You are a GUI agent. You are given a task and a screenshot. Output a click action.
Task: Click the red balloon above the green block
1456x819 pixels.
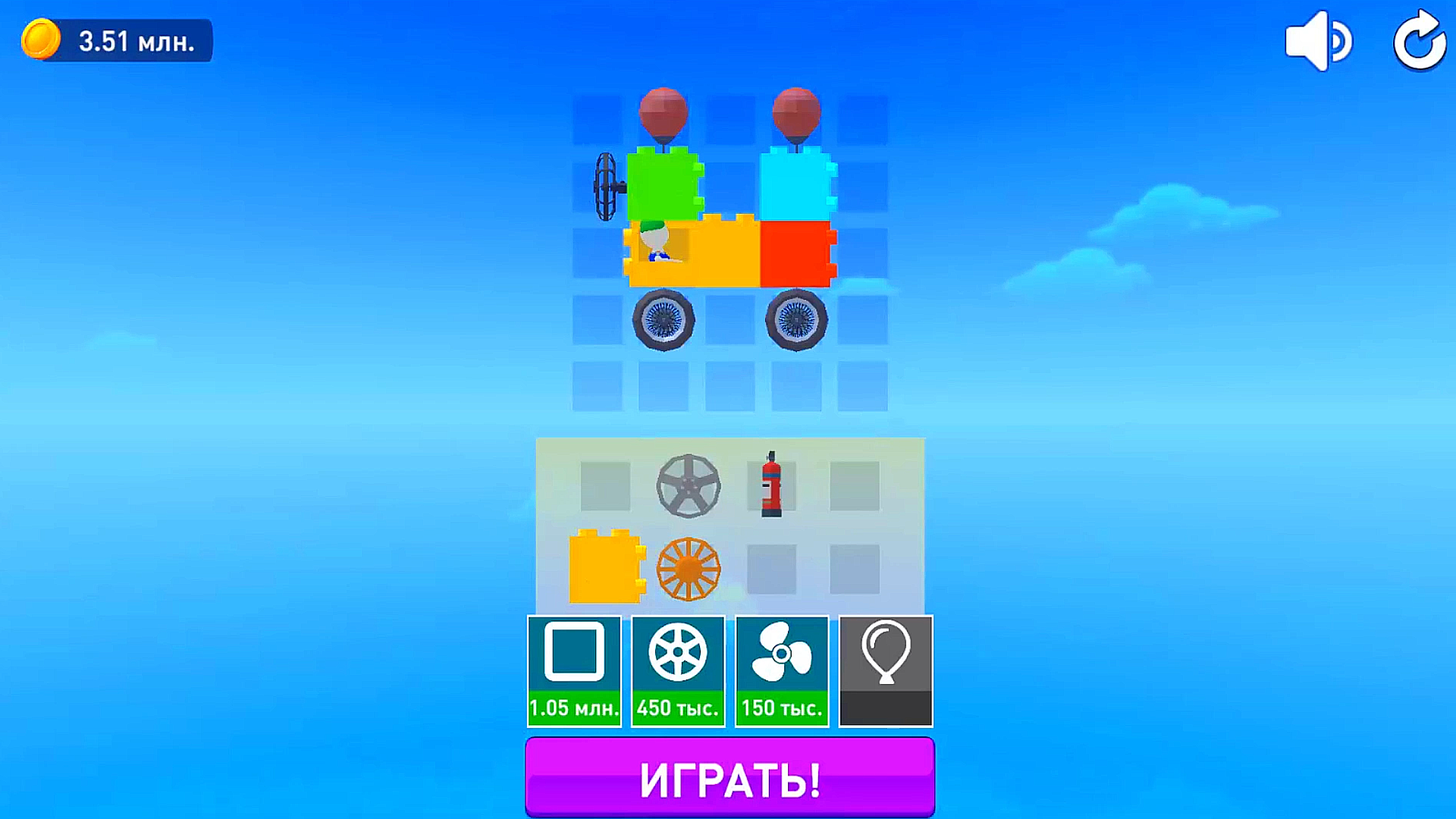662,114
